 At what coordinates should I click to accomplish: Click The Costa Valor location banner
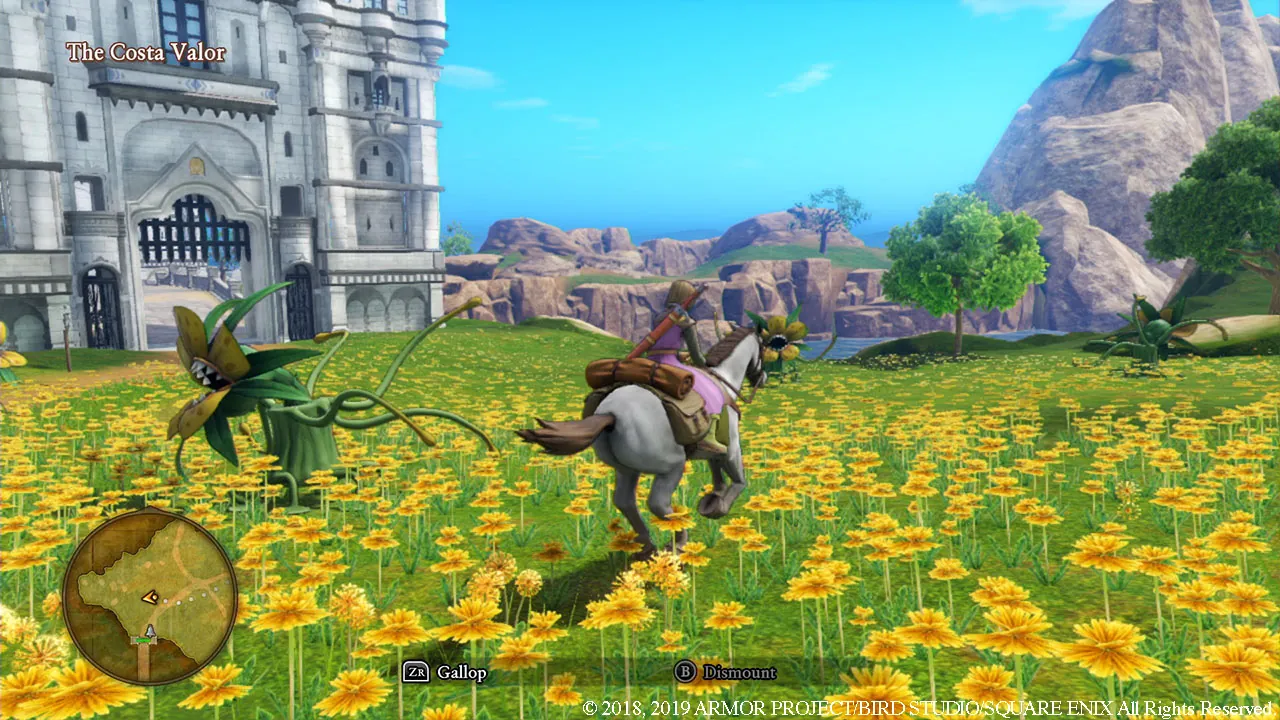pos(146,52)
